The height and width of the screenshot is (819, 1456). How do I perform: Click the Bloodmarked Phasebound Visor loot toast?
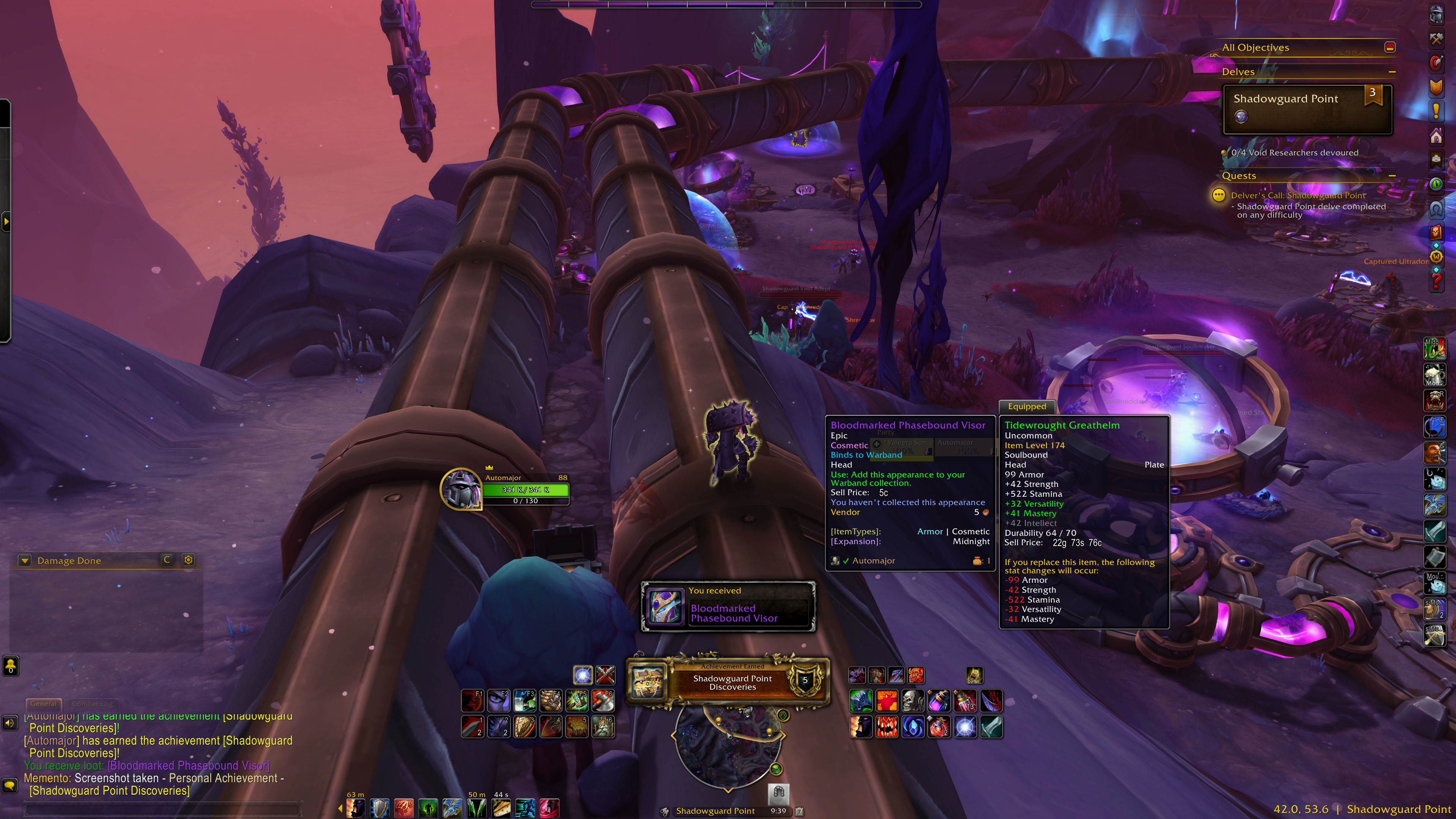[x=728, y=607]
